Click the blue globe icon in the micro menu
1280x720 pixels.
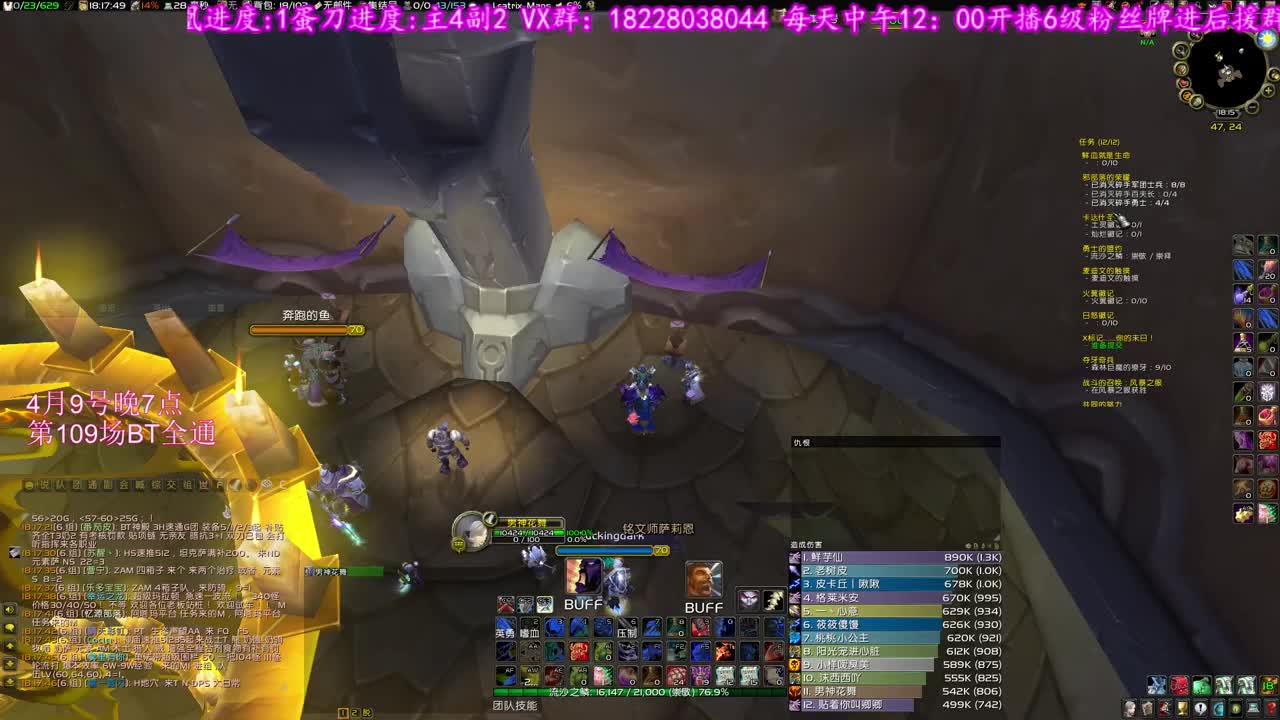pyautogui.click(x=1219, y=707)
